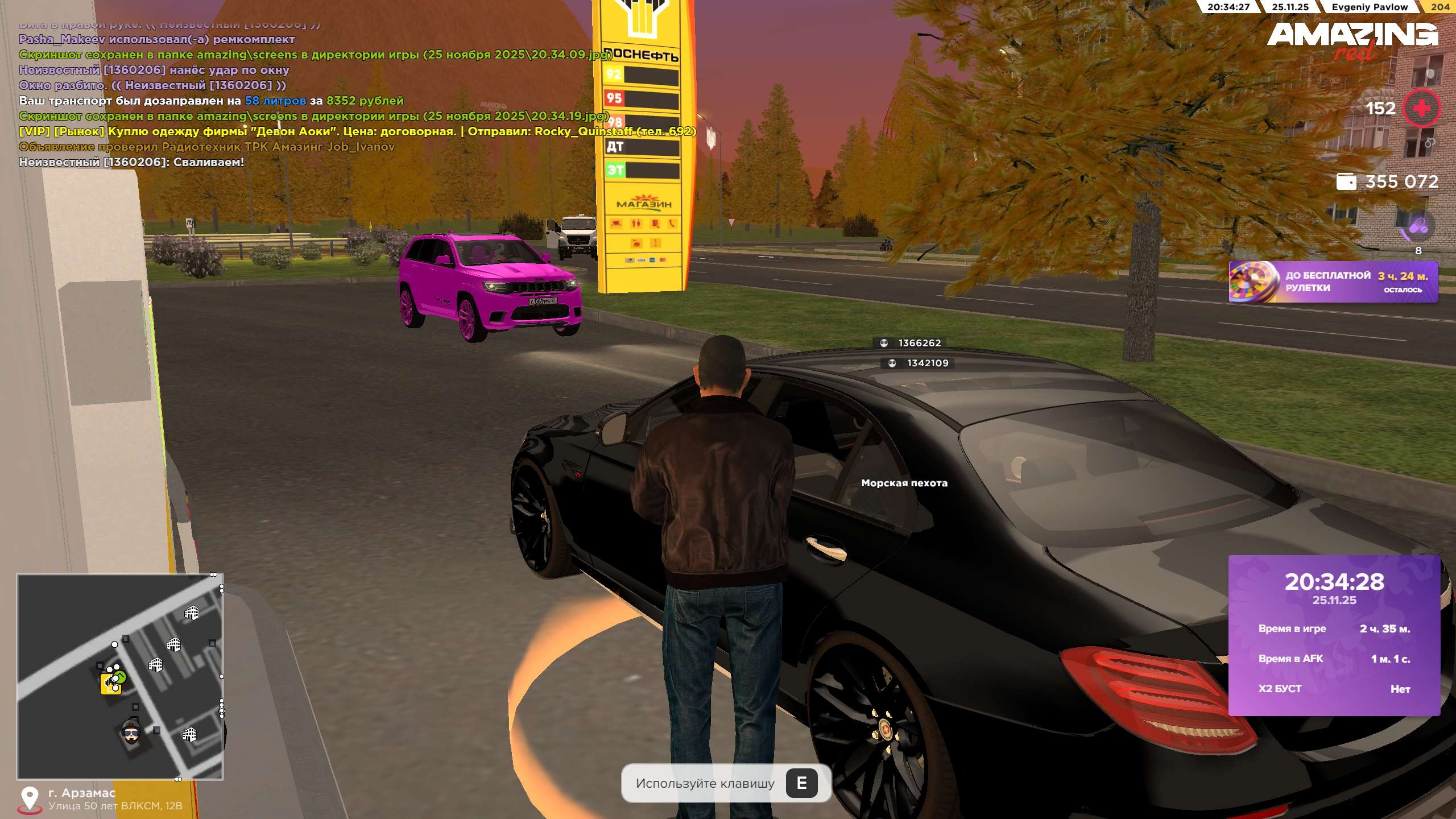Click the purple play-time stats panel
Image resolution: width=1456 pixels, height=819 pixels.
(x=1334, y=635)
